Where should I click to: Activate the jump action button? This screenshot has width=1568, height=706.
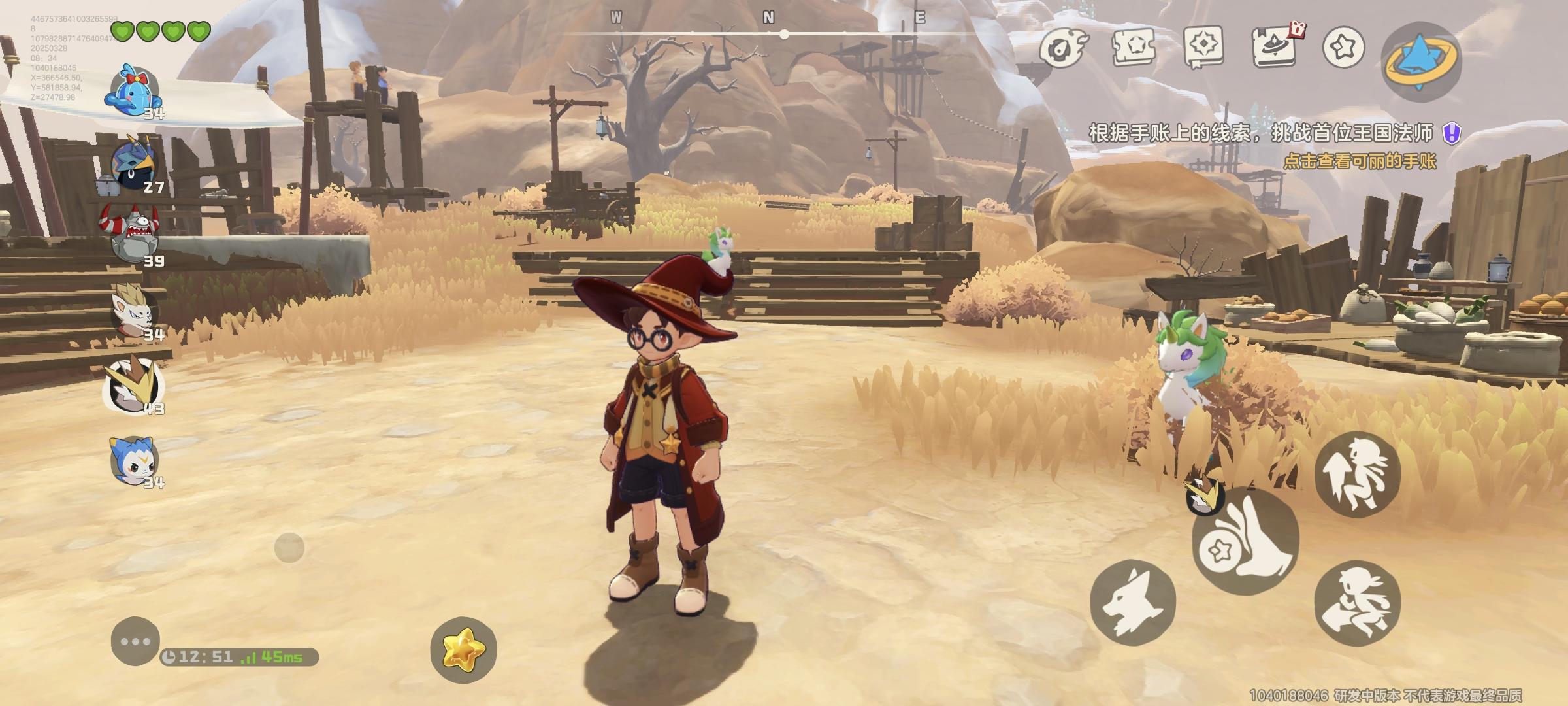(1357, 475)
